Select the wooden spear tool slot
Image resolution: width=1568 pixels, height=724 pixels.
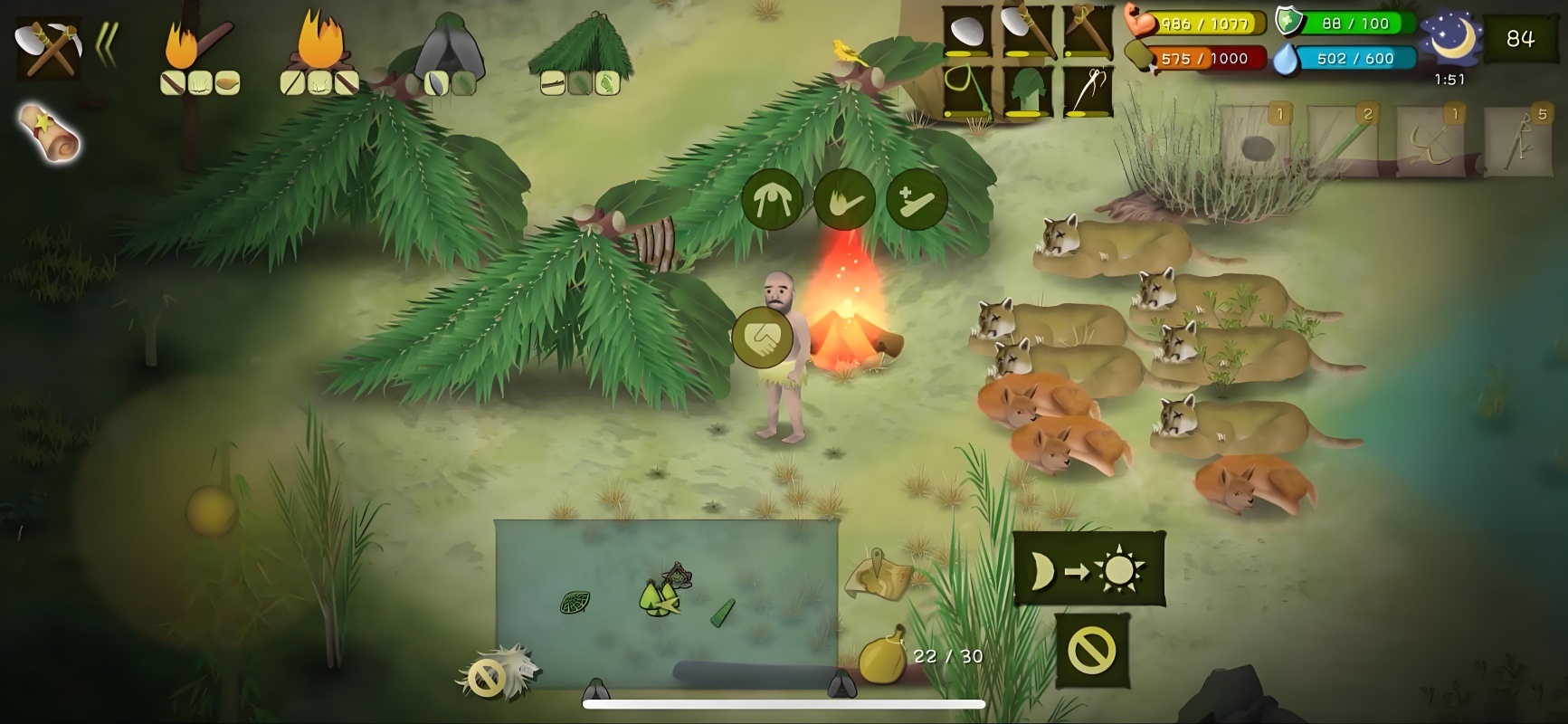(x=1087, y=31)
